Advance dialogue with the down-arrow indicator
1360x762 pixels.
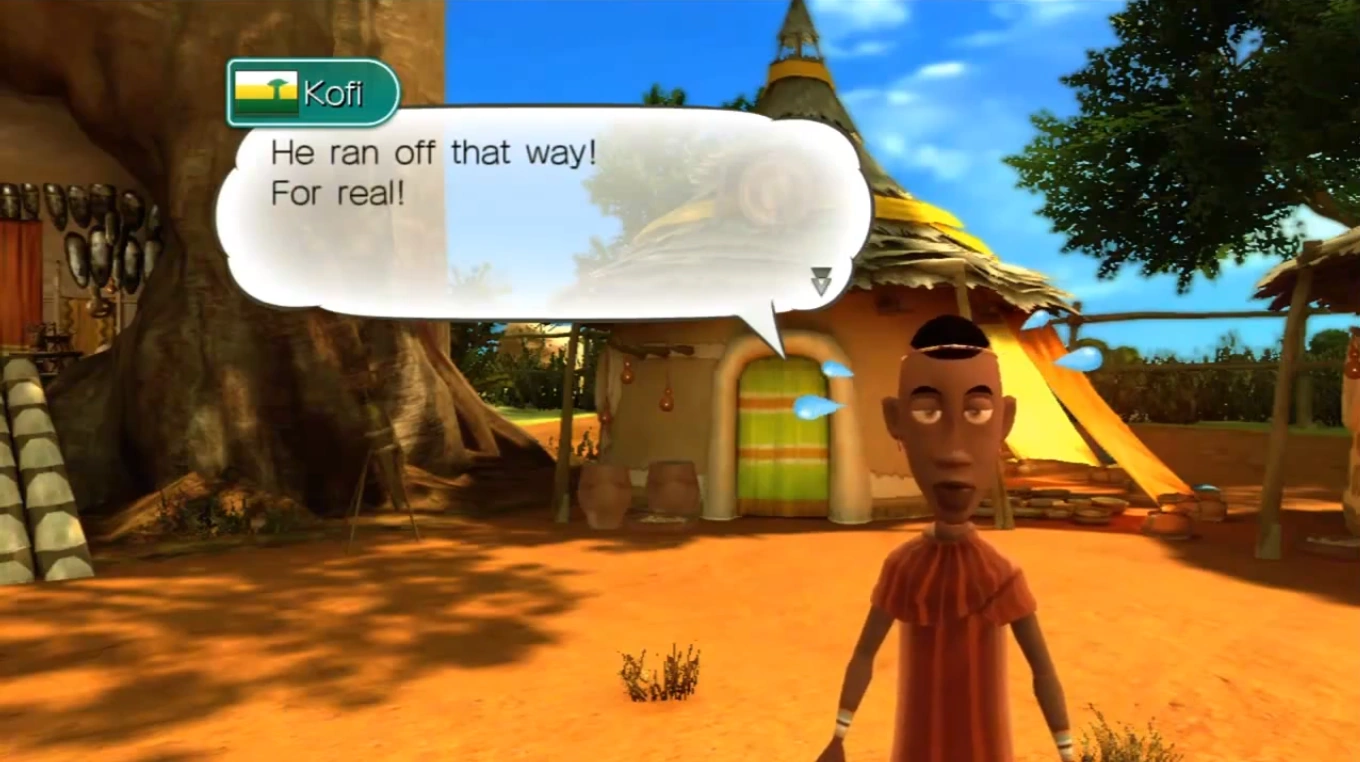[821, 281]
